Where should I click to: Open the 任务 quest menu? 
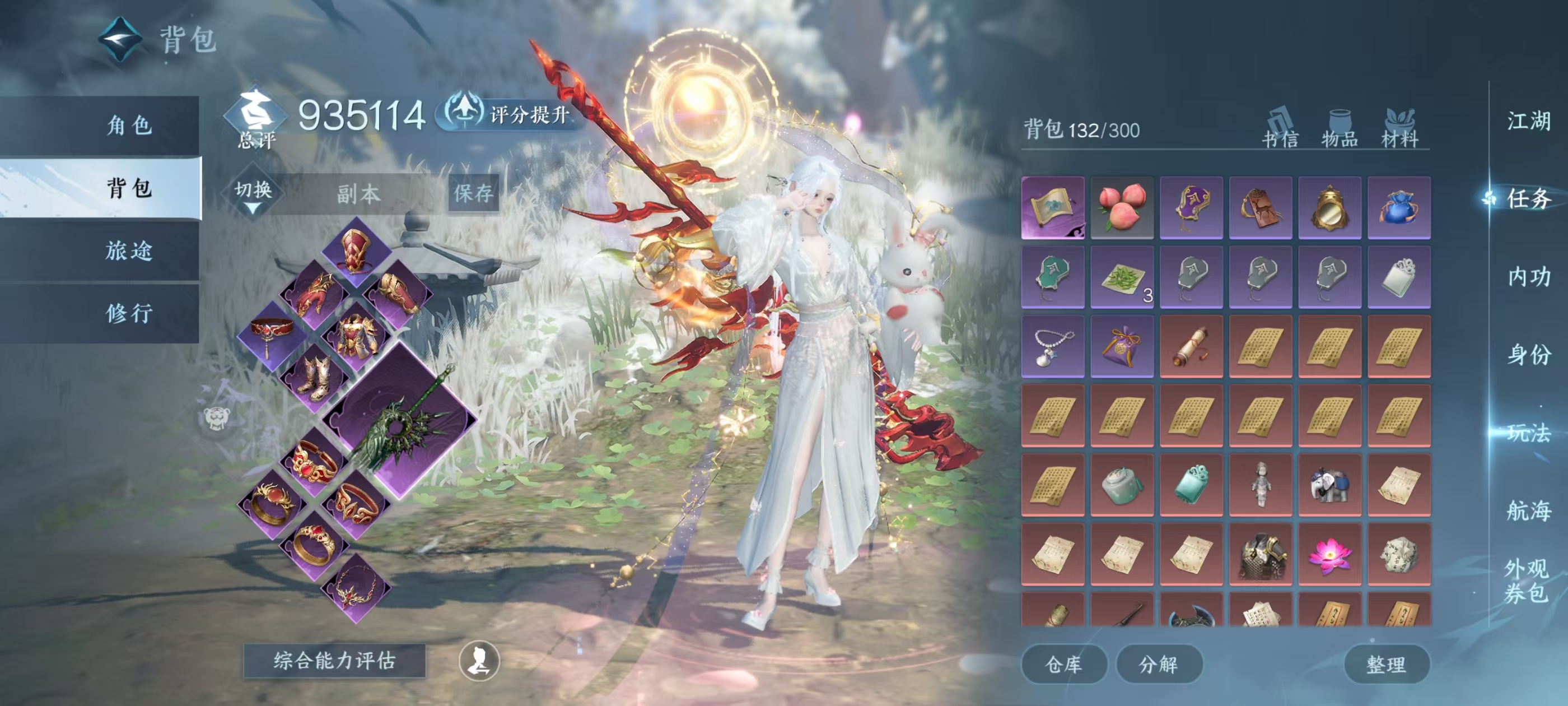pos(1528,198)
